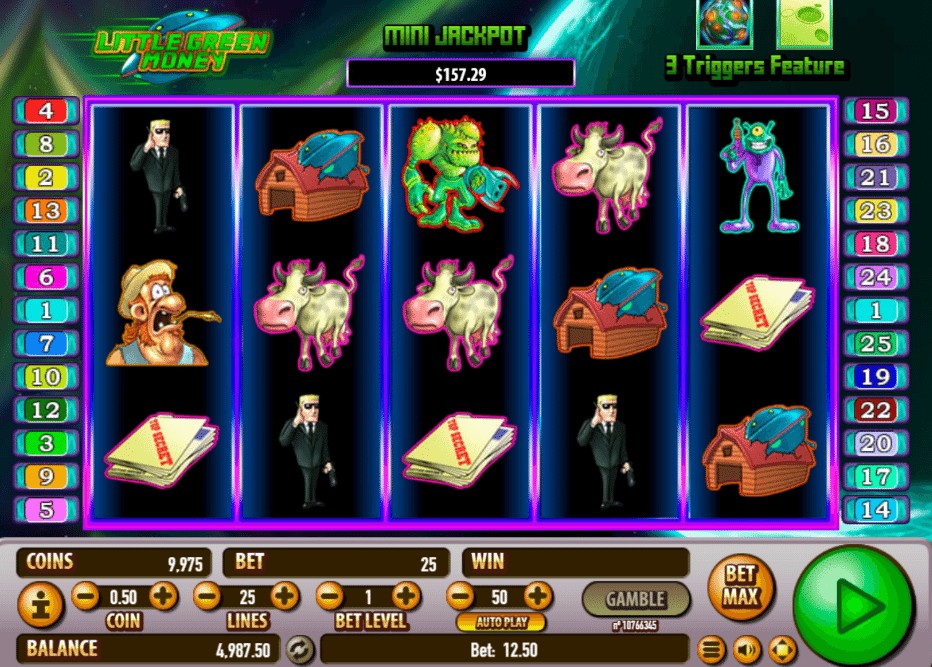Open the hamburger menu
The height and width of the screenshot is (667, 932).
(711, 649)
